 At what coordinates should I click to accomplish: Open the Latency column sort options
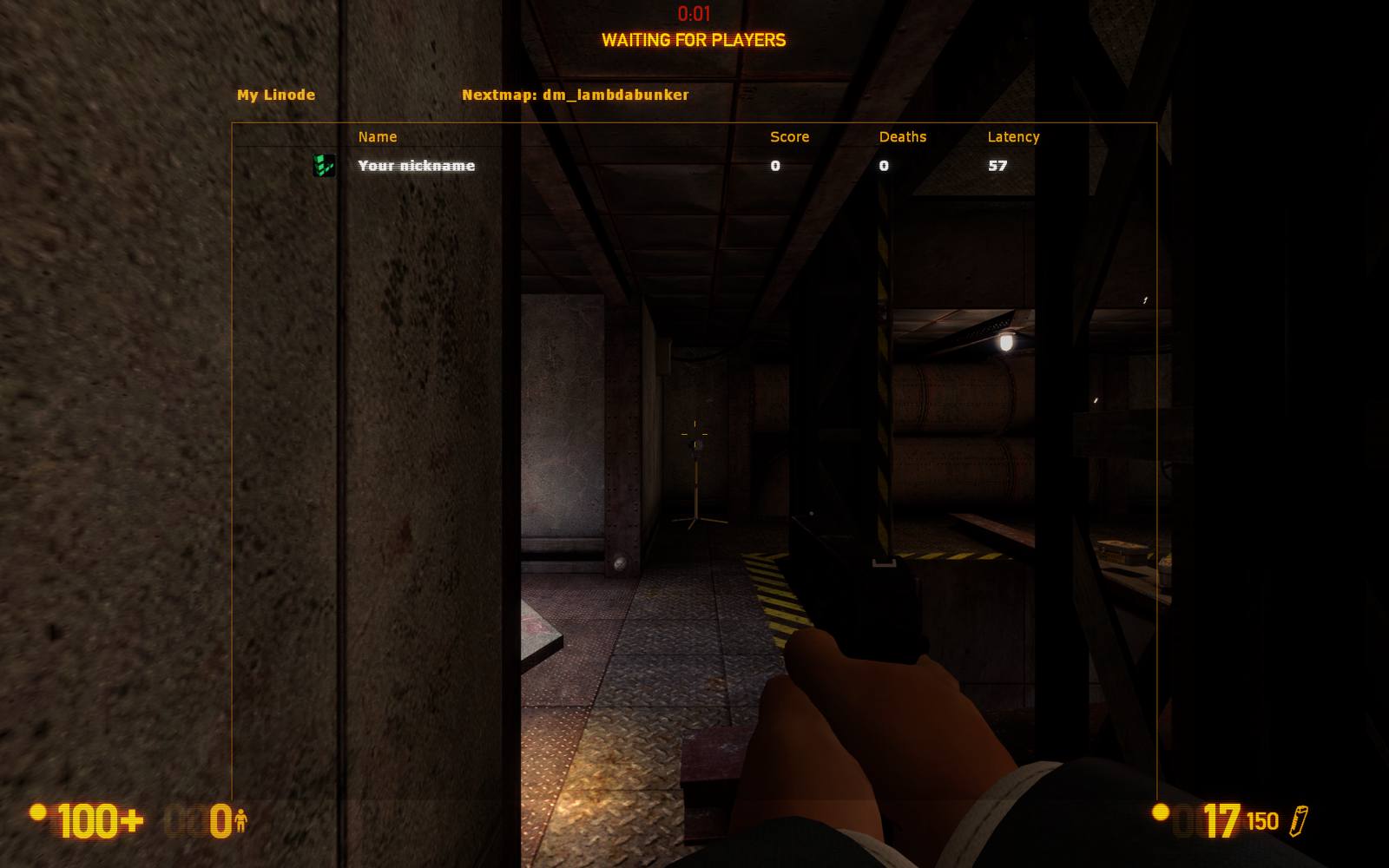(x=1013, y=136)
